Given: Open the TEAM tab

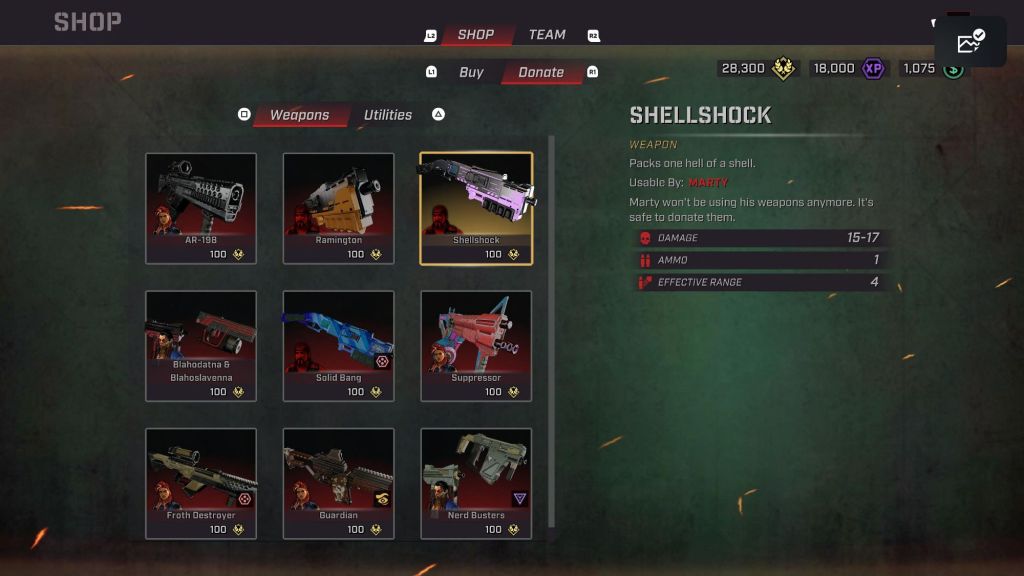Looking at the screenshot, I should pyautogui.click(x=547, y=35).
